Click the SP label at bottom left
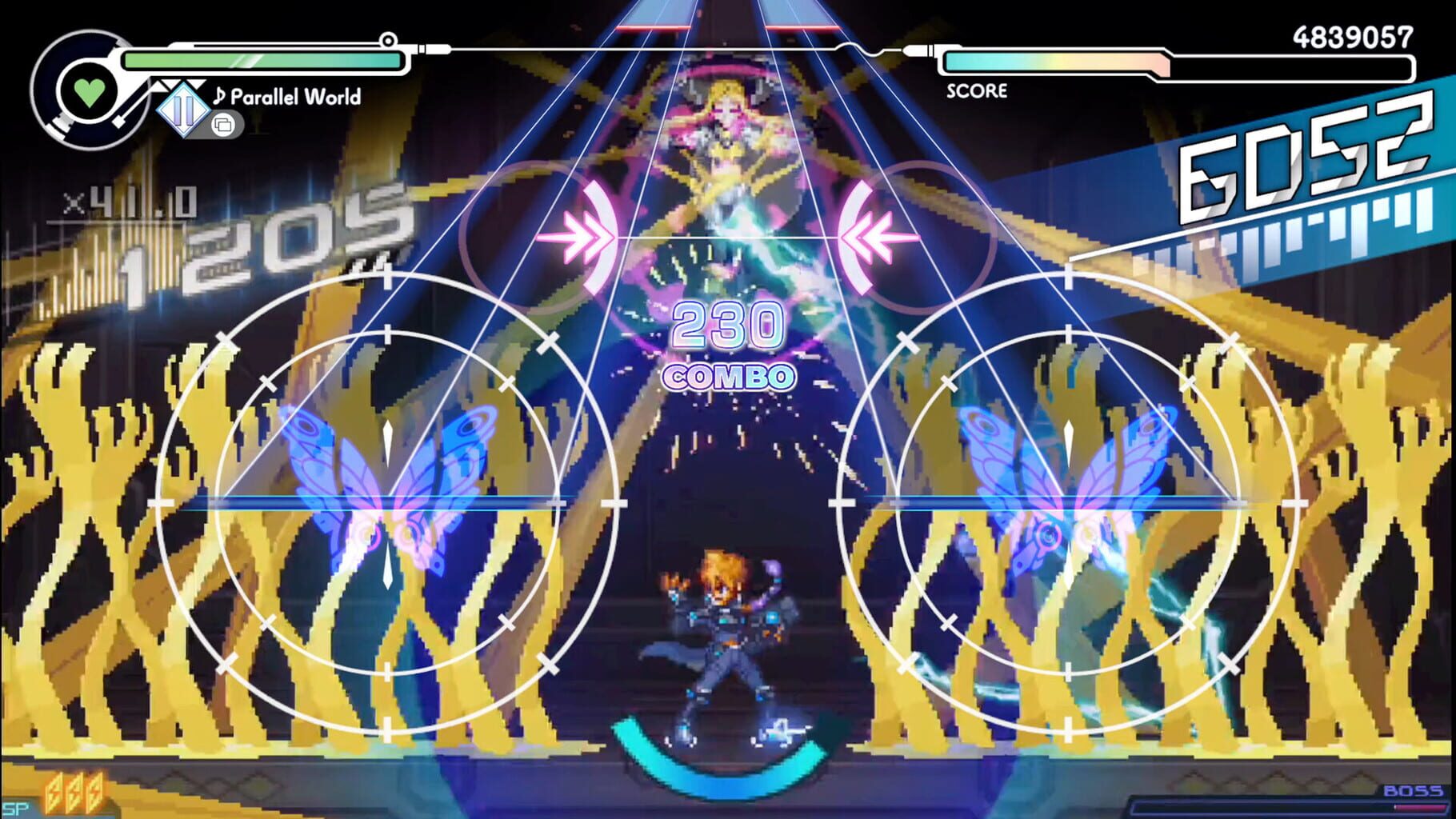This screenshot has height=819, width=1456. 14,809
